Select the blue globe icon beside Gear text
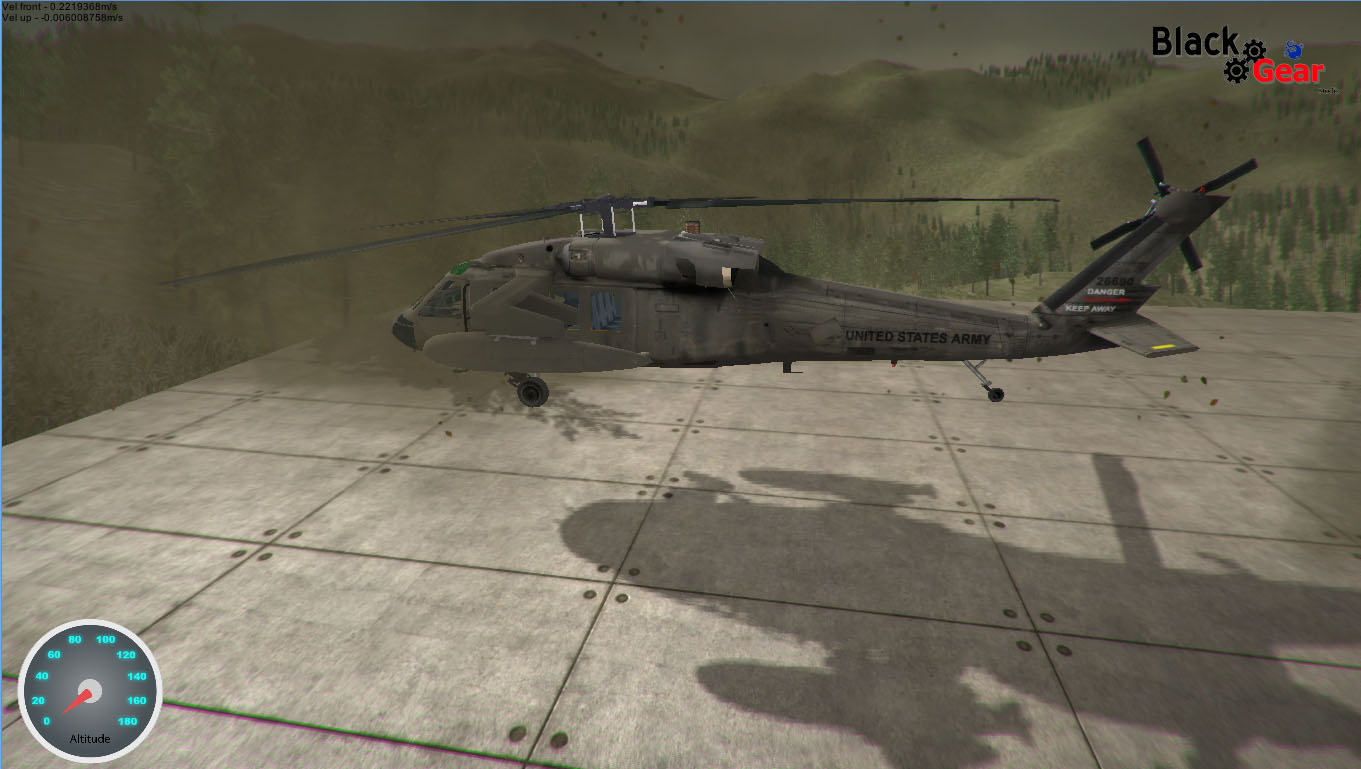 click(x=1293, y=50)
